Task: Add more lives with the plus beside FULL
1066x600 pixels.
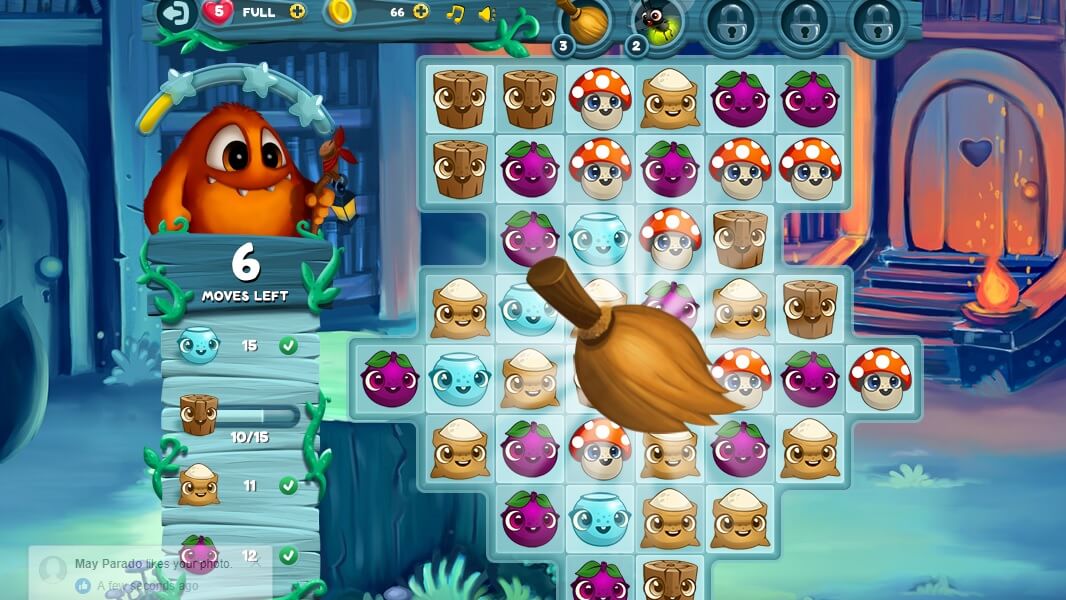Action: tap(297, 12)
